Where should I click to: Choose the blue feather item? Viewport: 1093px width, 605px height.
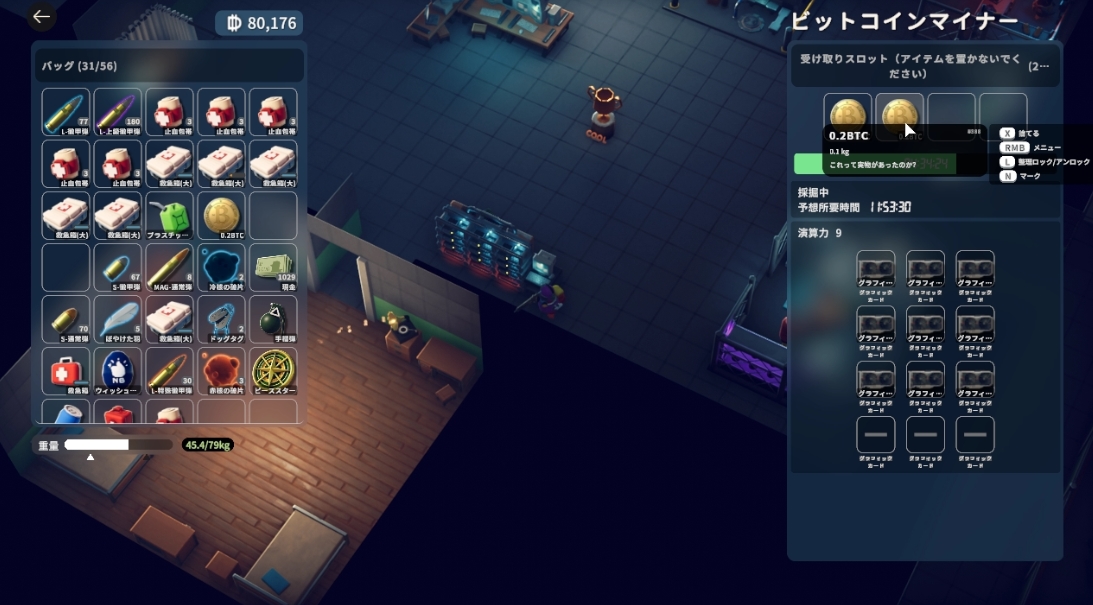click(118, 319)
